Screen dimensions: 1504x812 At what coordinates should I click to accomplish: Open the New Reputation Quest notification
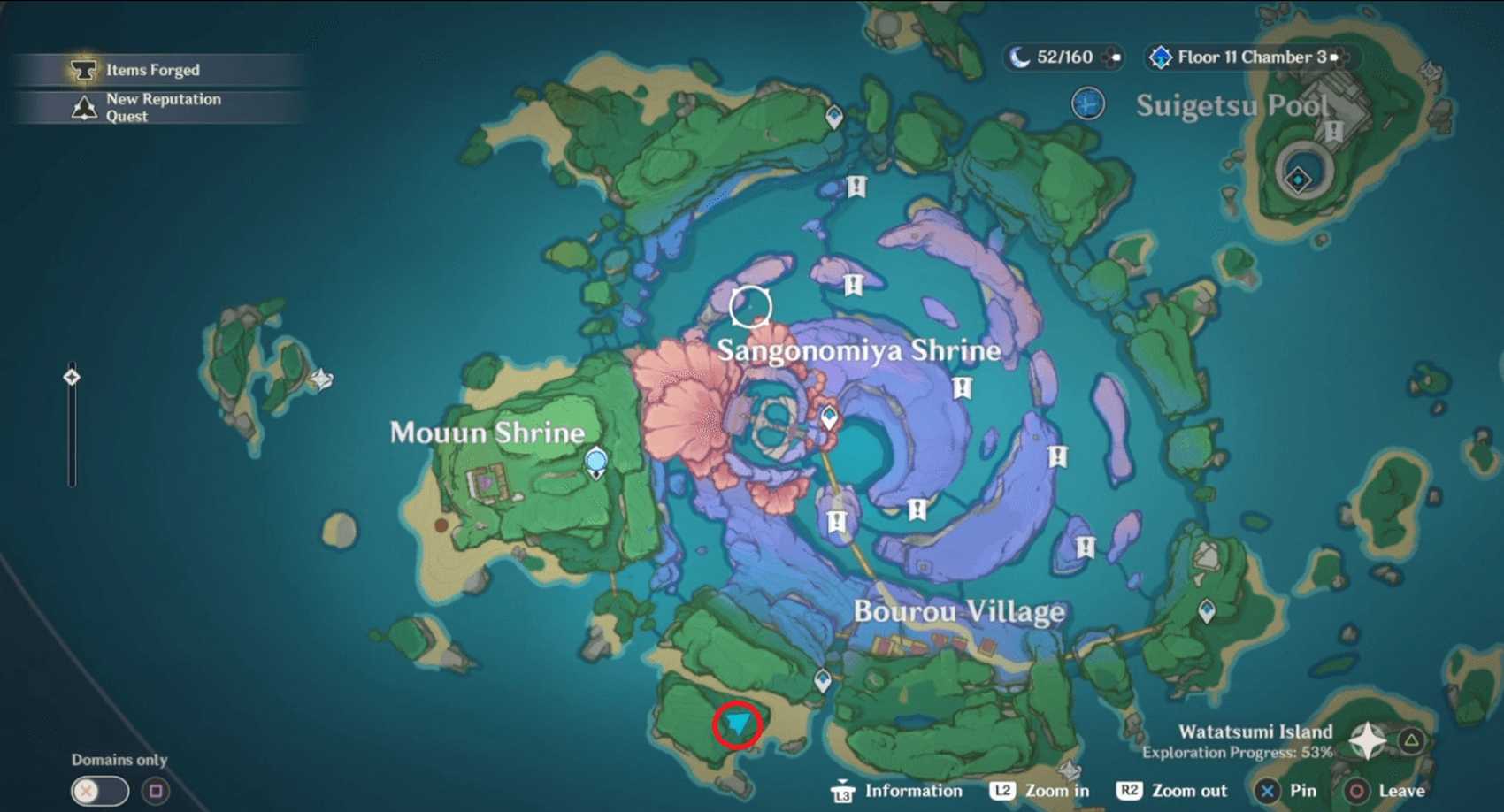click(x=162, y=107)
